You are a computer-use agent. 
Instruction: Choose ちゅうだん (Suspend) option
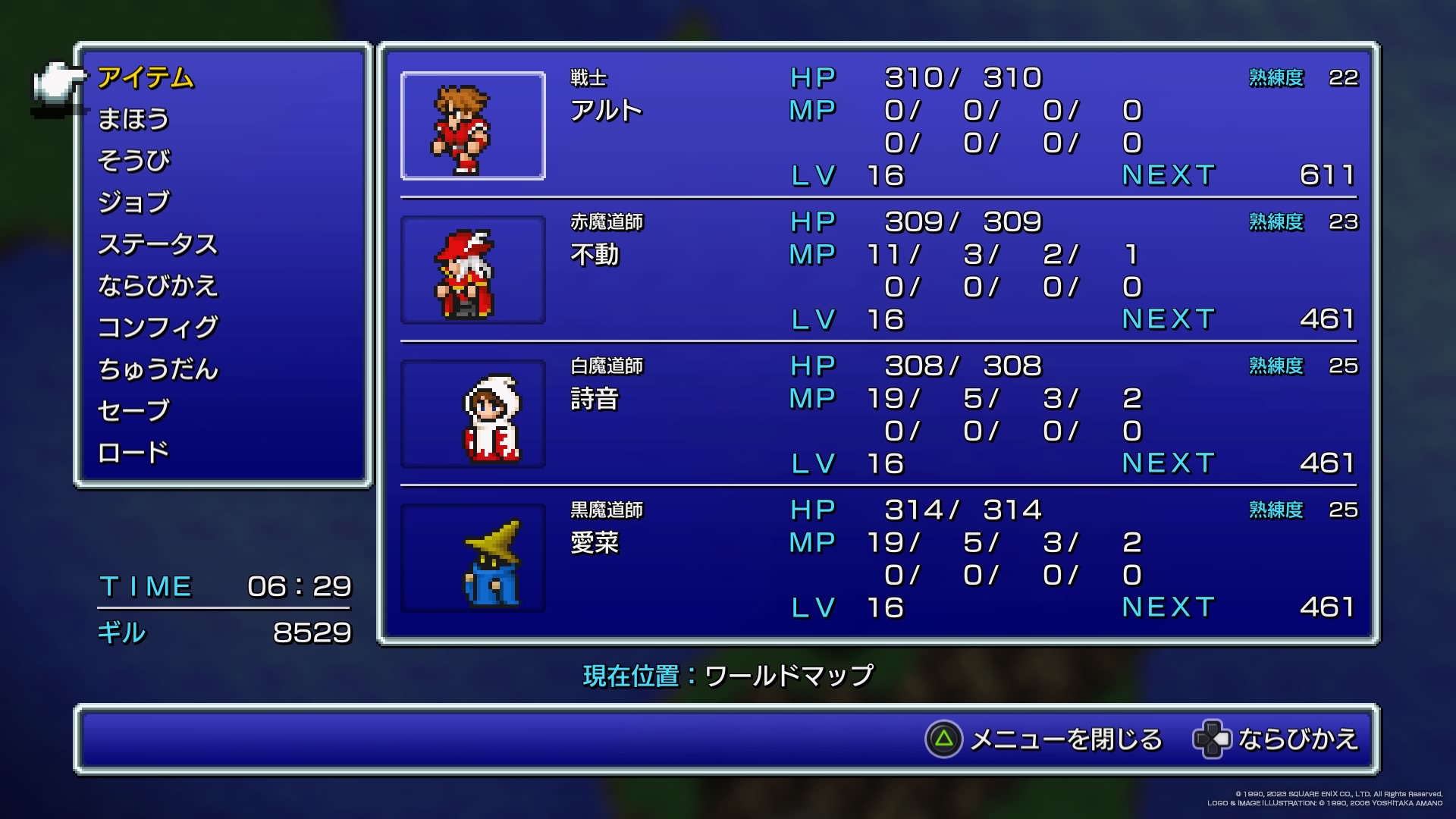[x=158, y=369]
